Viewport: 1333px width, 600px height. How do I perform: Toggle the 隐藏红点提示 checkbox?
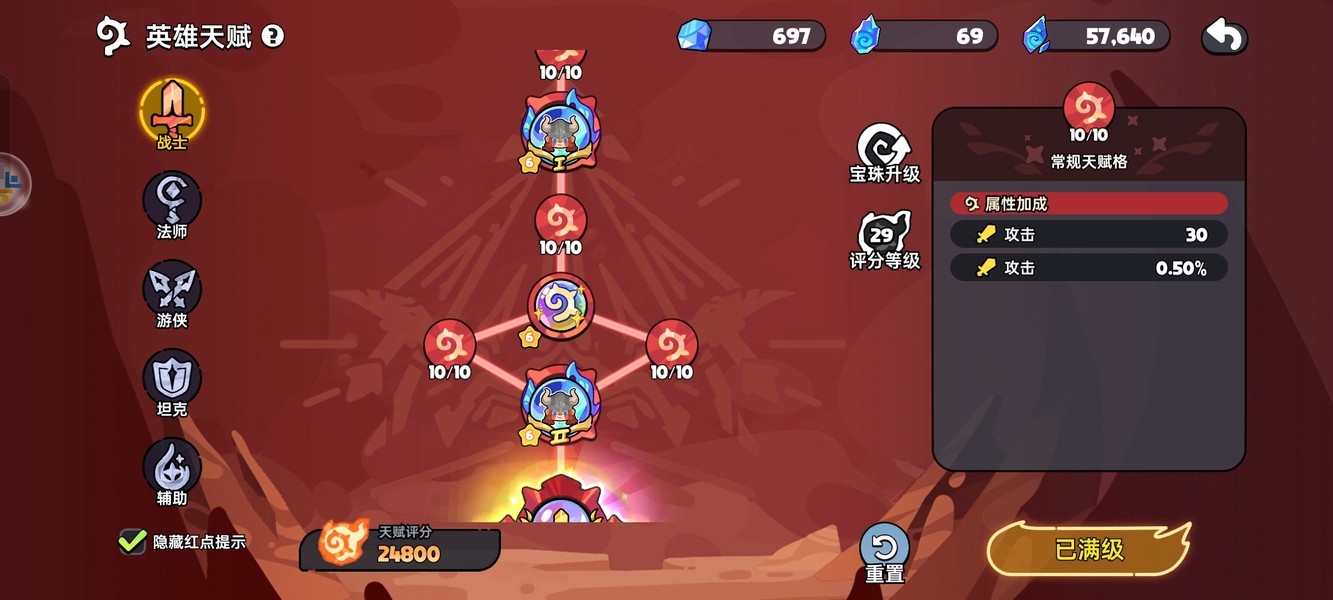tap(133, 542)
